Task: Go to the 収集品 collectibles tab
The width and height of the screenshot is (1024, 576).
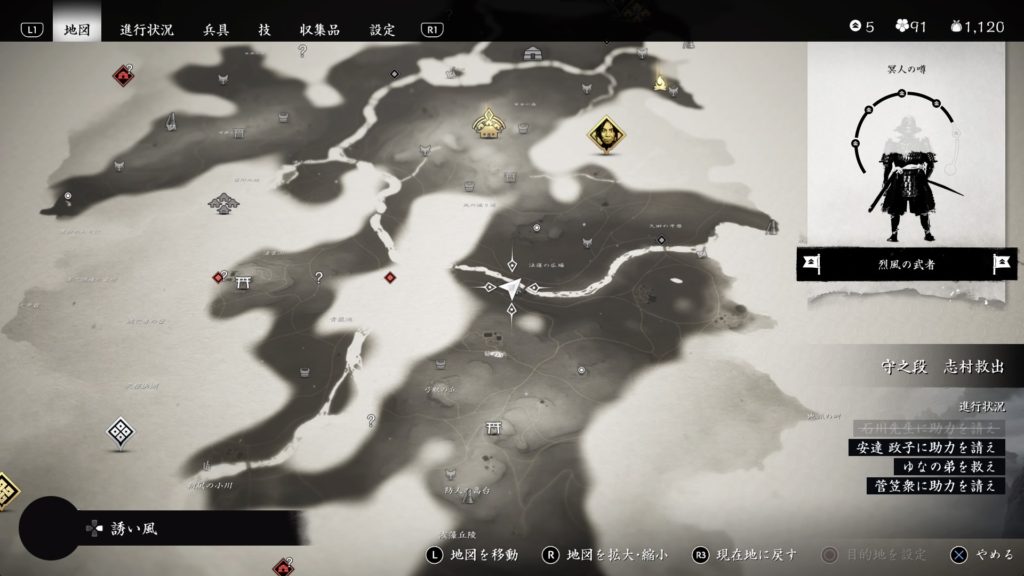Action: (x=320, y=29)
